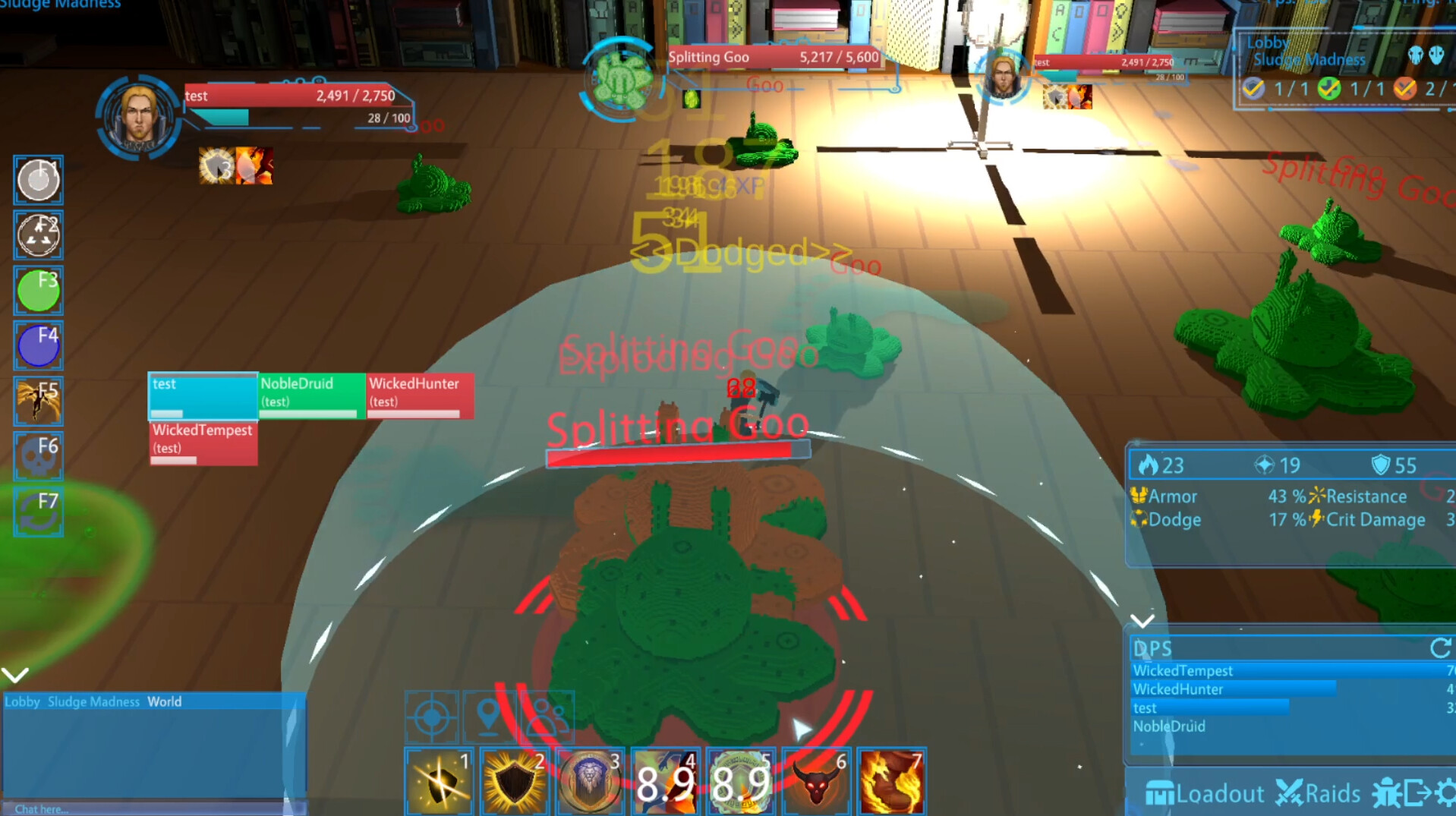Click the tank role checkmark in the Lobby panel

tap(1253, 88)
